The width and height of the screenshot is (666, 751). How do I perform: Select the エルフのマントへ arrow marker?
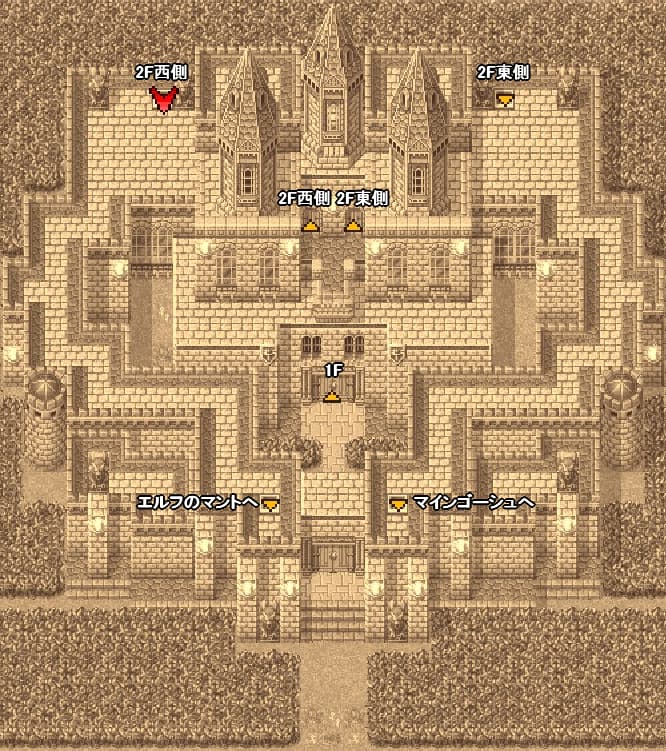(x=269, y=505)
